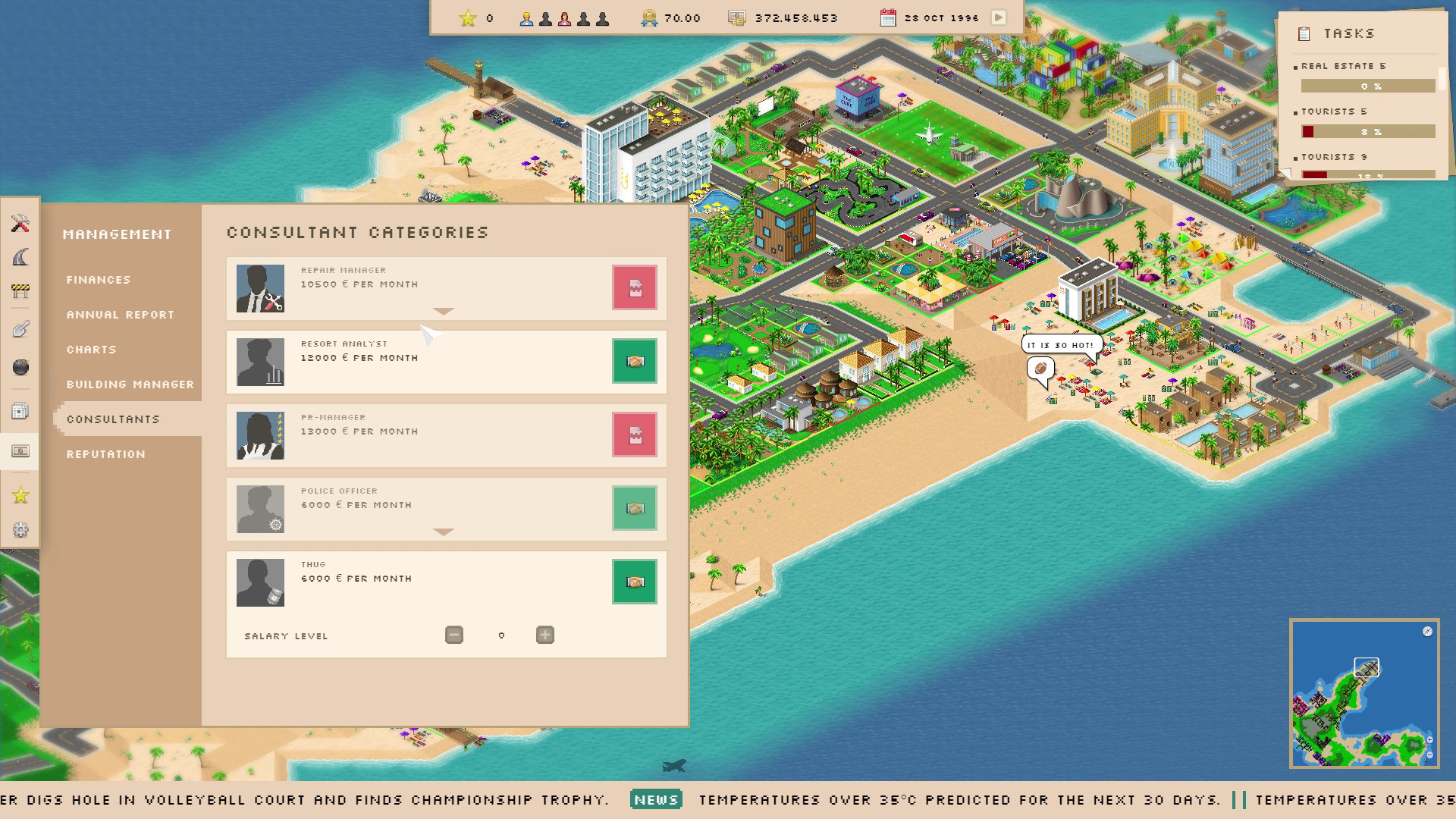Expand the Repair Manager details
Viewport: 1456px width, 819px height.
444,311
